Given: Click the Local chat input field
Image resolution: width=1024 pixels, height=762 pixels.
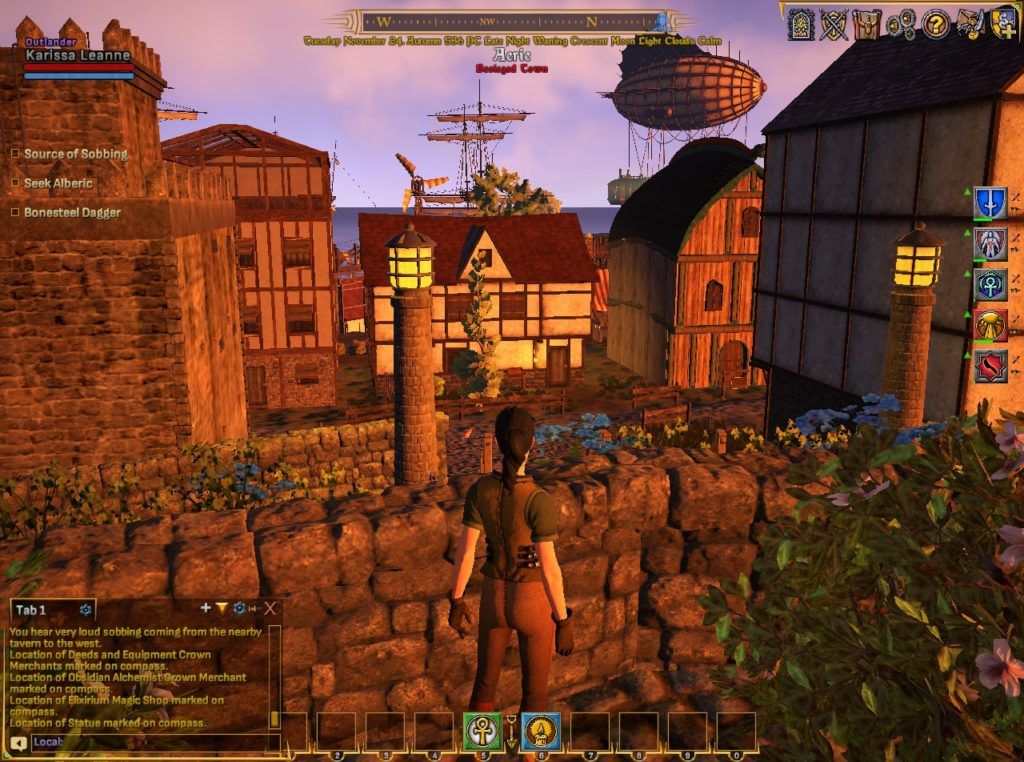Looking at the screenshot, I should (150, 742).
